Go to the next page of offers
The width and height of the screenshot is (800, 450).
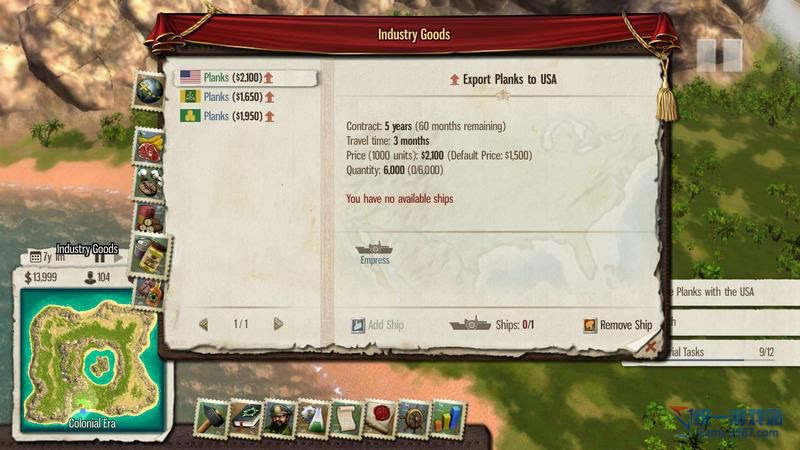[x=278, y=324]
